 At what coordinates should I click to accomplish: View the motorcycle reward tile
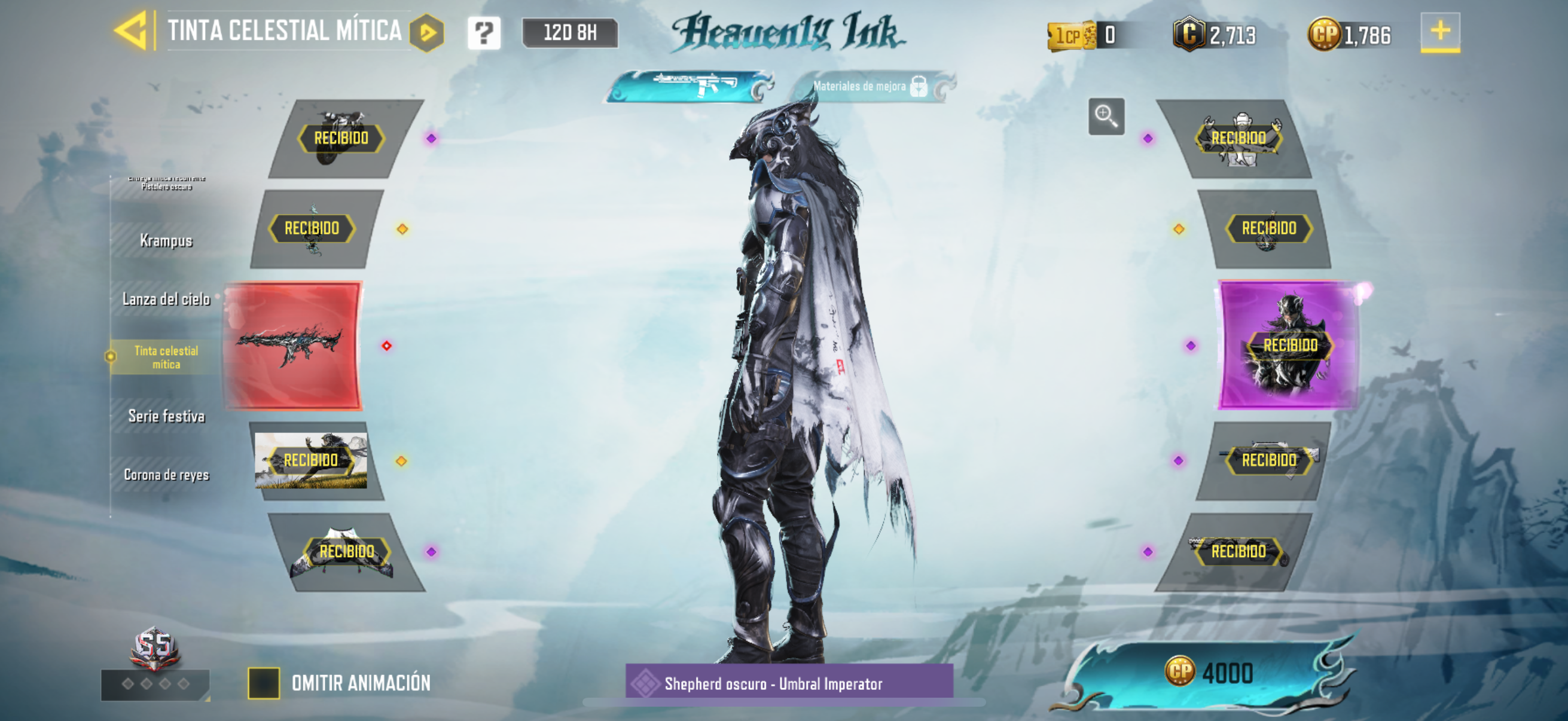(x=342, y=139)
